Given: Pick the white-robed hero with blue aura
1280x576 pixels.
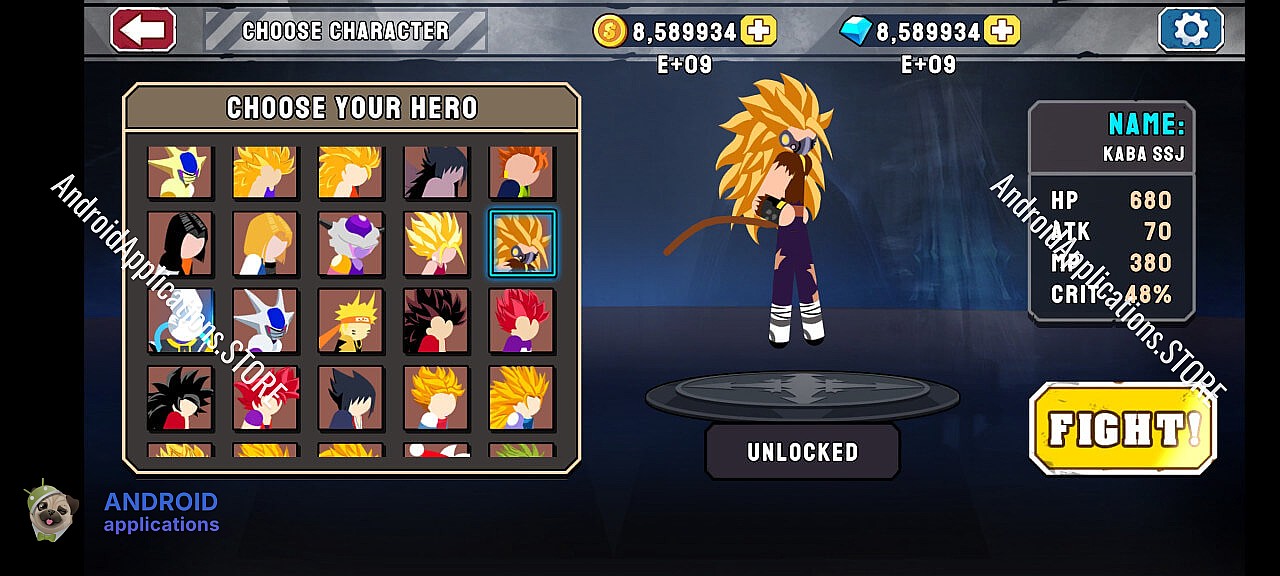Looking at the screenshot, I should pyautogui.click(x=180, y=320).
